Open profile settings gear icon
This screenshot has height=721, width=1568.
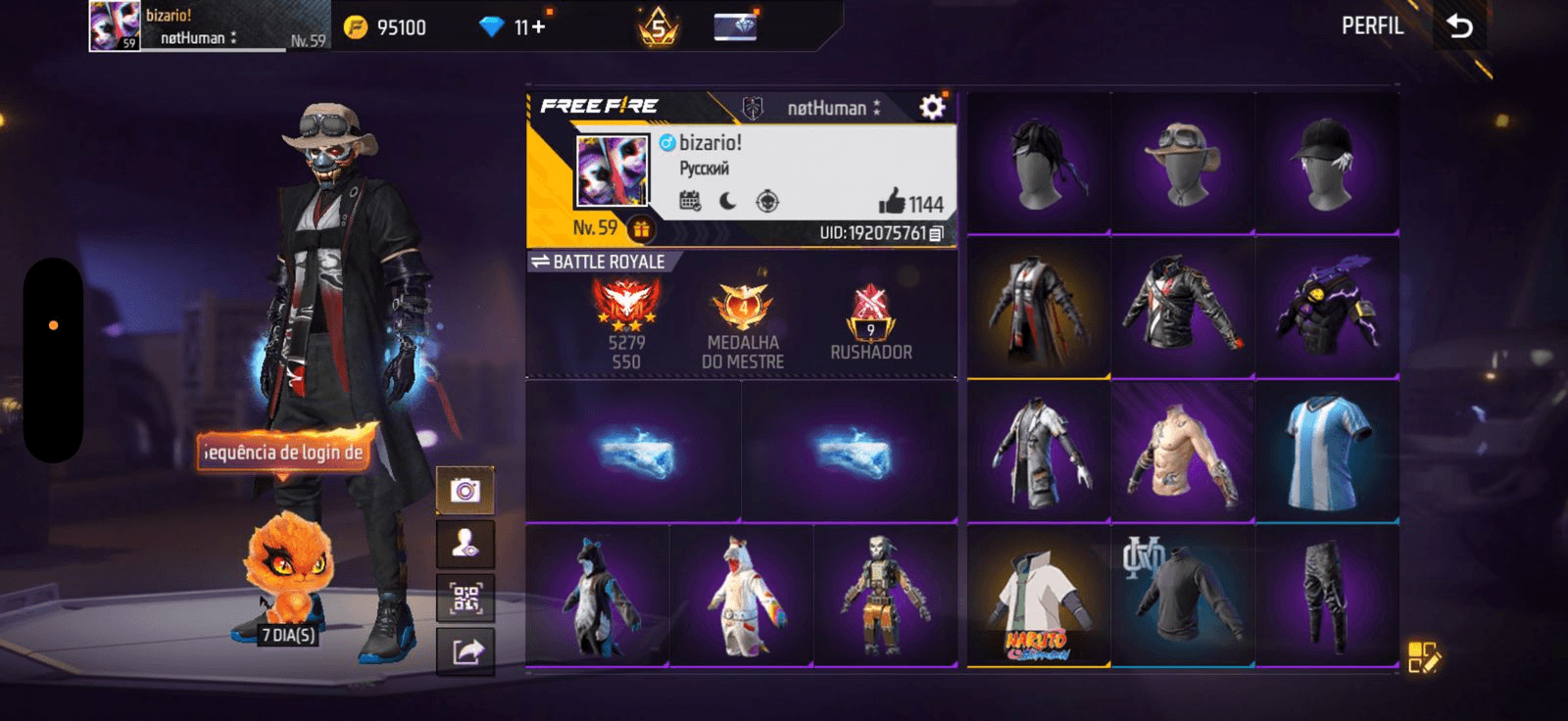(x=932, y=107)
